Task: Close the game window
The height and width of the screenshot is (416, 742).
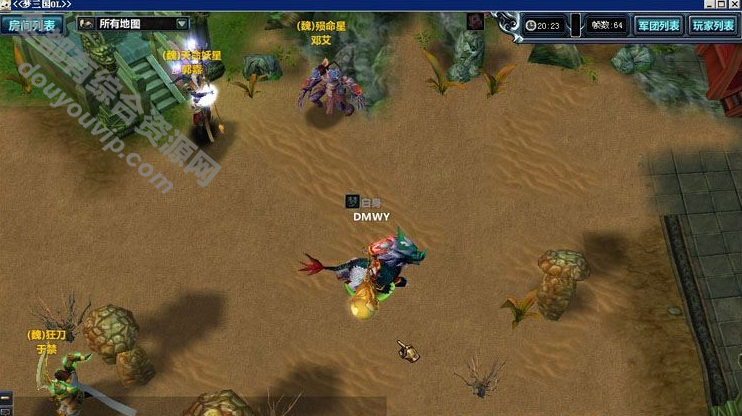Action: point(733,5)
